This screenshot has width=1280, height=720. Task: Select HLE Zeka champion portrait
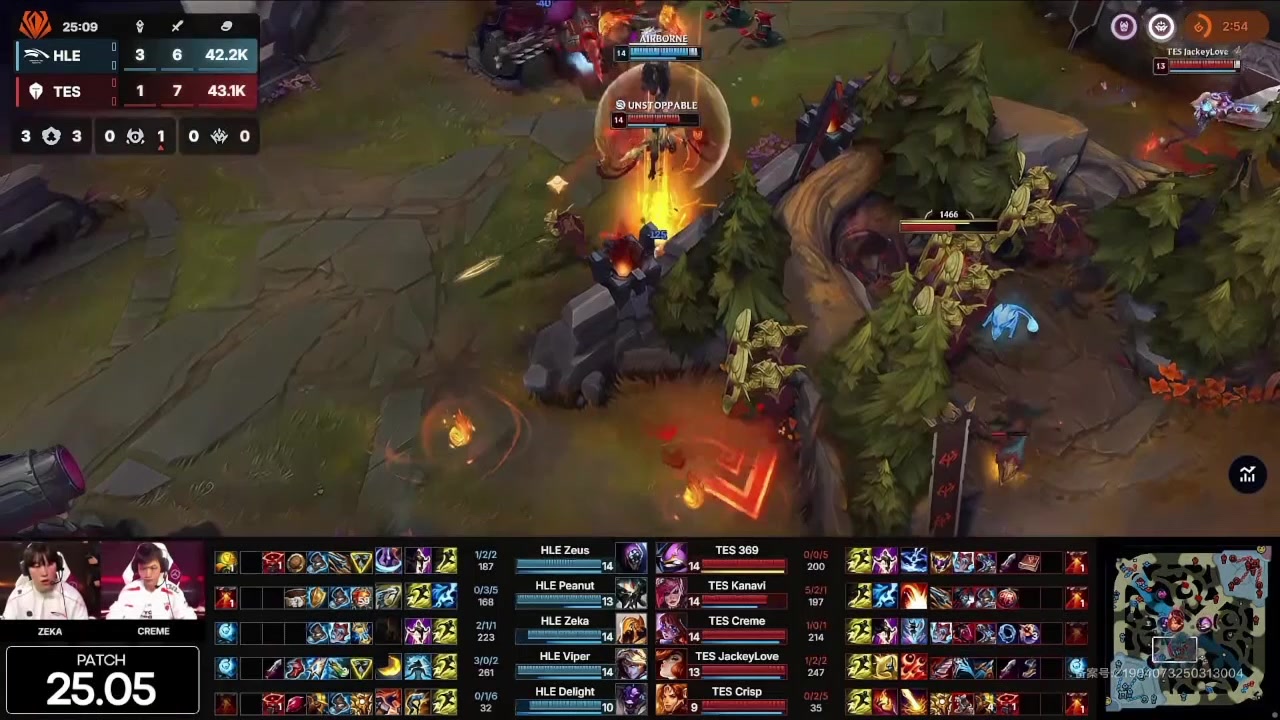tap(631, 630)
